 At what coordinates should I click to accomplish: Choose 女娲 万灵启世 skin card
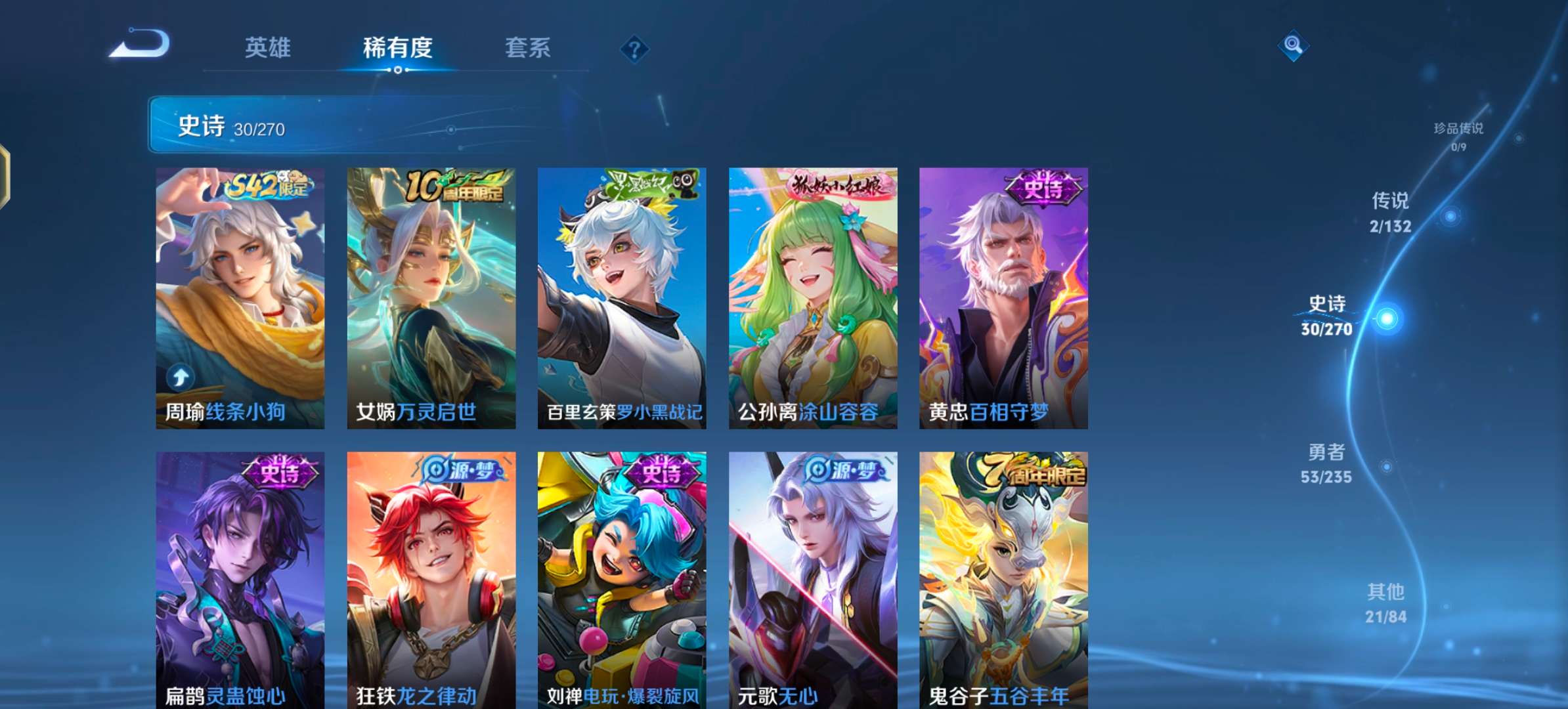click(x=431, y=298)
